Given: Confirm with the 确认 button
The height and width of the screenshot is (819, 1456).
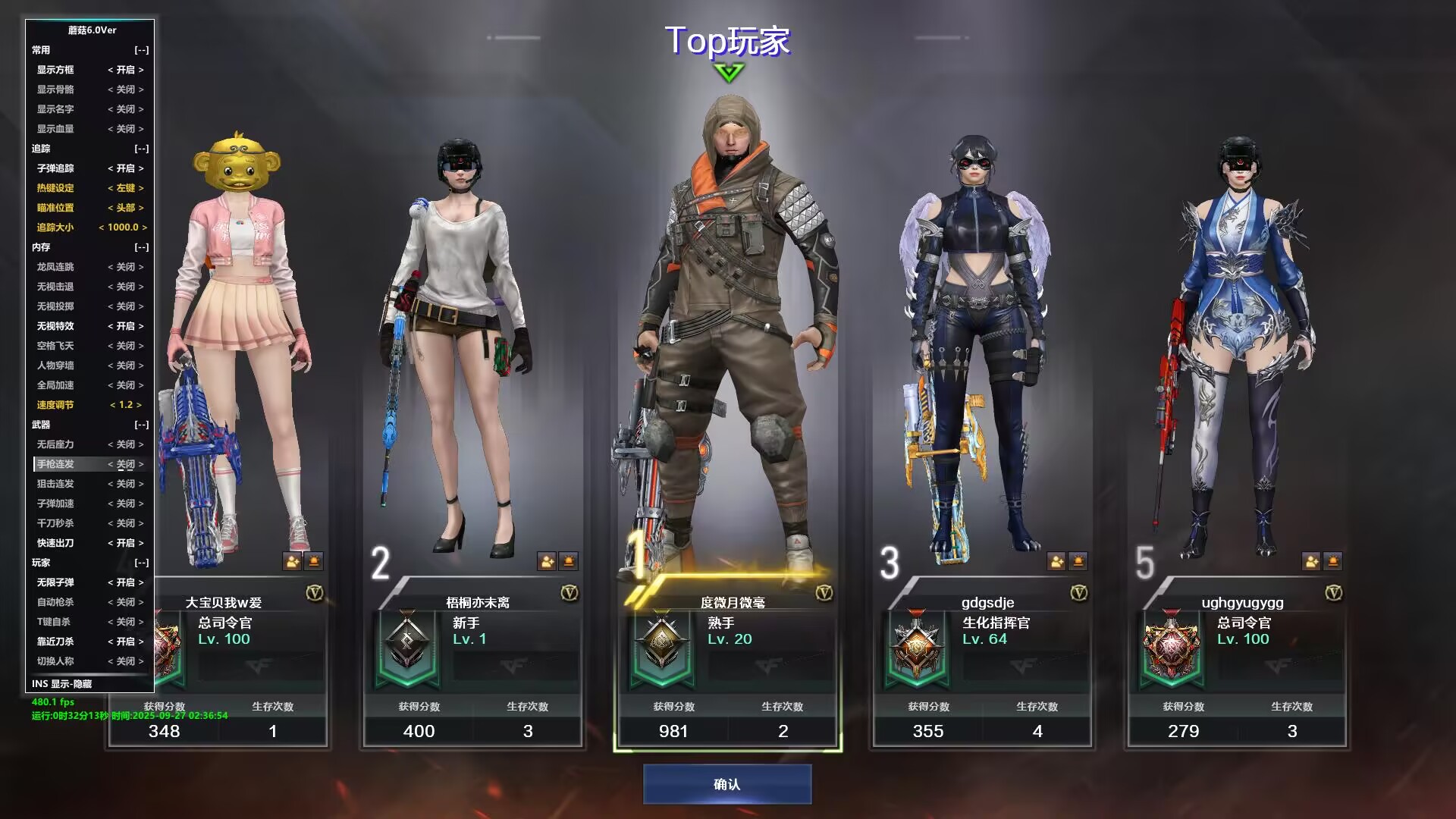Looking at the screenshot, I should click(x=727, y=784).
